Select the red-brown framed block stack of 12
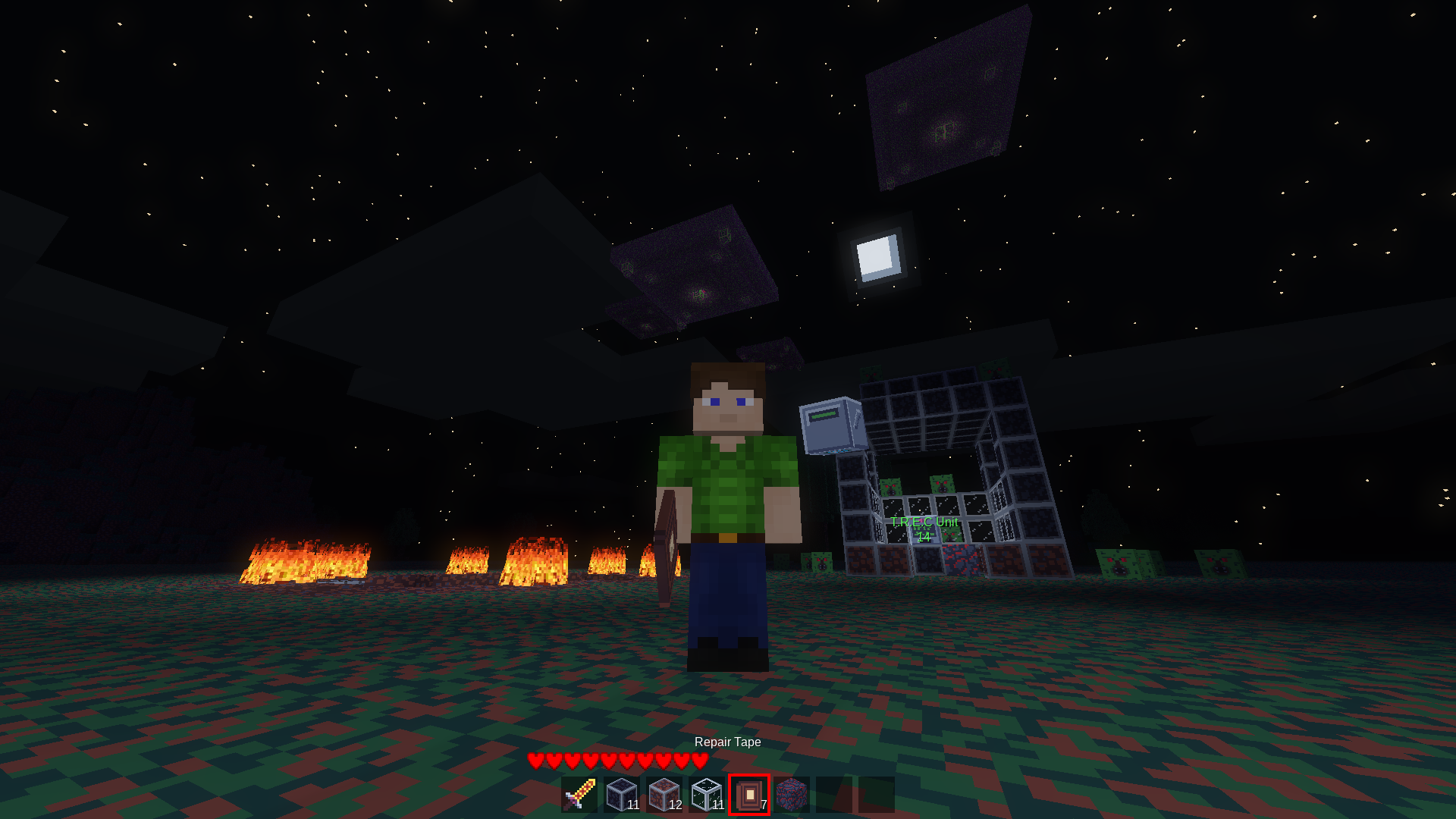1456x819 pixels. click(665, 794)
